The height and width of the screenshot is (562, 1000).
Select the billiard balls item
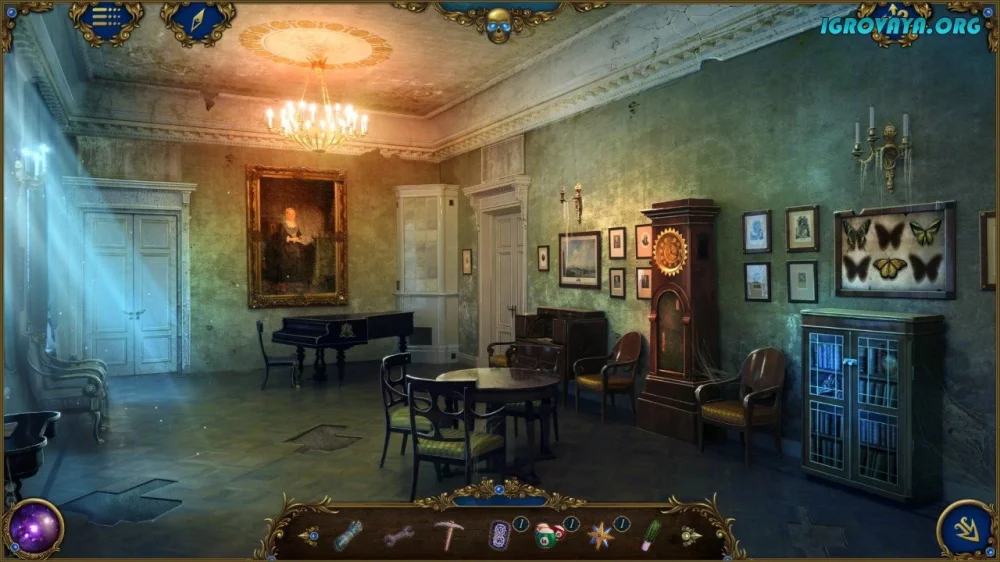(x=547, y=536)
